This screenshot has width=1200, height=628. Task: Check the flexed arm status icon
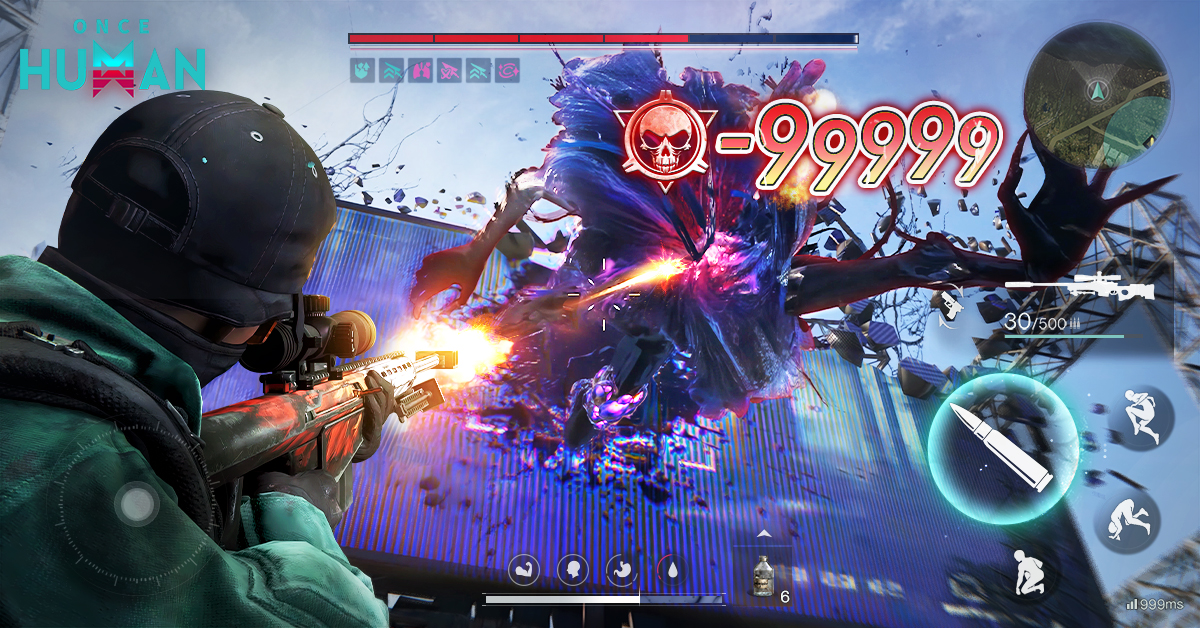coord(526,570)
